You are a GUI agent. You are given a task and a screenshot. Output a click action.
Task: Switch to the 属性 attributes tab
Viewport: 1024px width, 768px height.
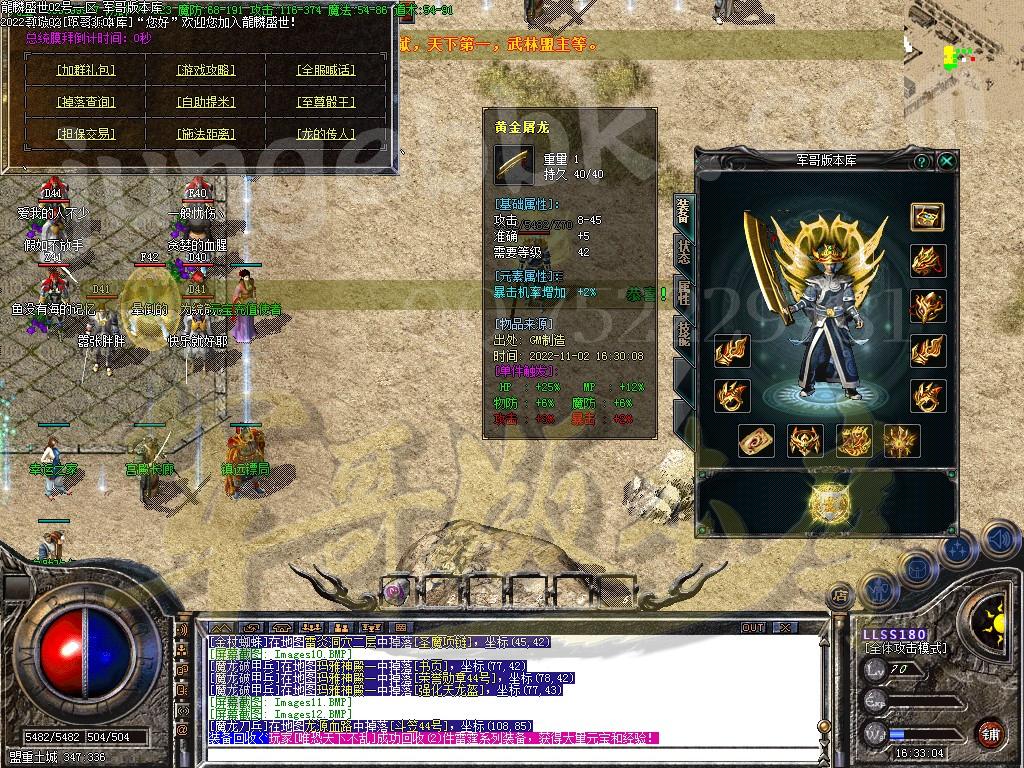tap(683, 292)
